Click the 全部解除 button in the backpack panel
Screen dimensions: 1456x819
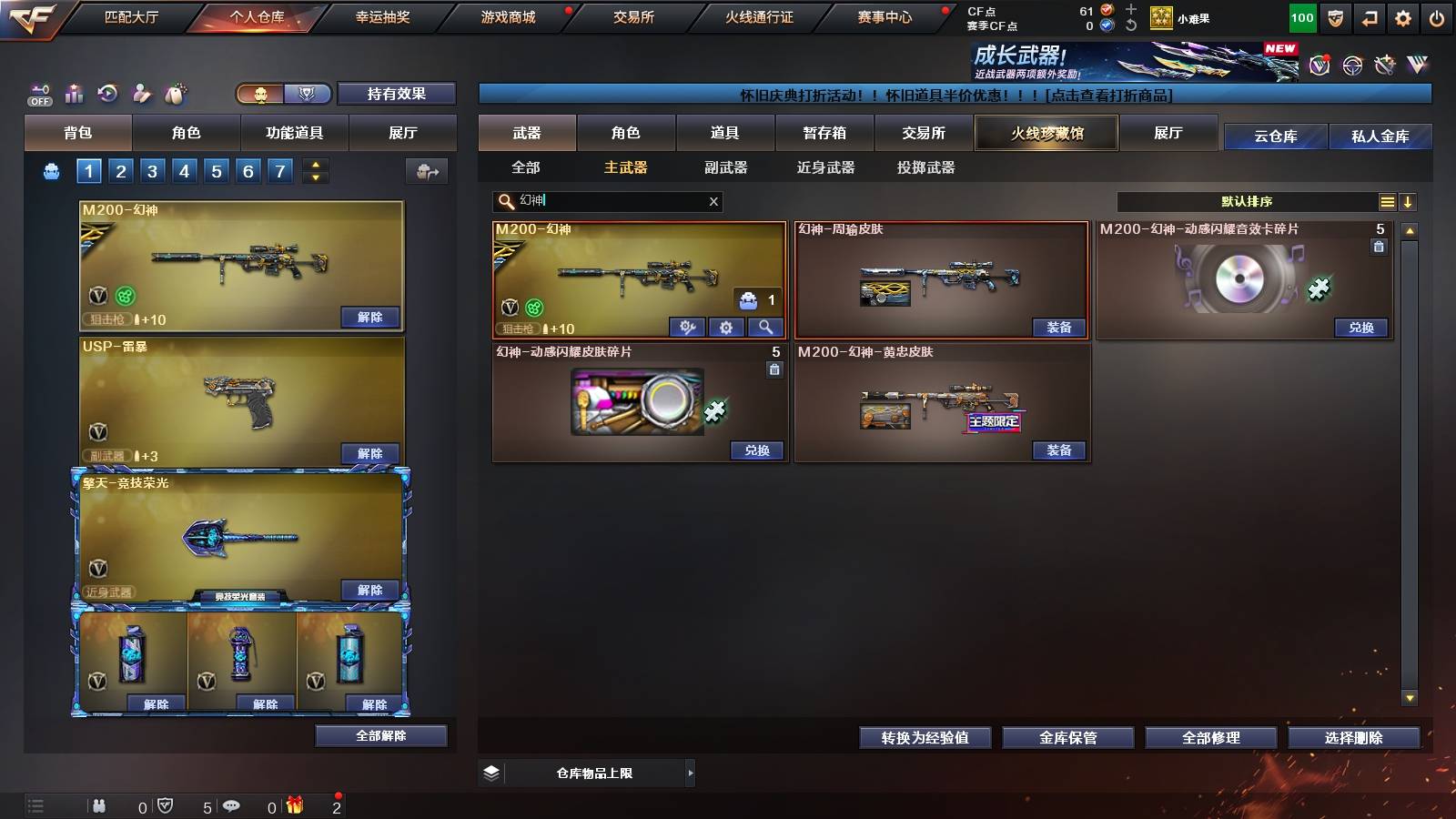click(x=381, y=735)
